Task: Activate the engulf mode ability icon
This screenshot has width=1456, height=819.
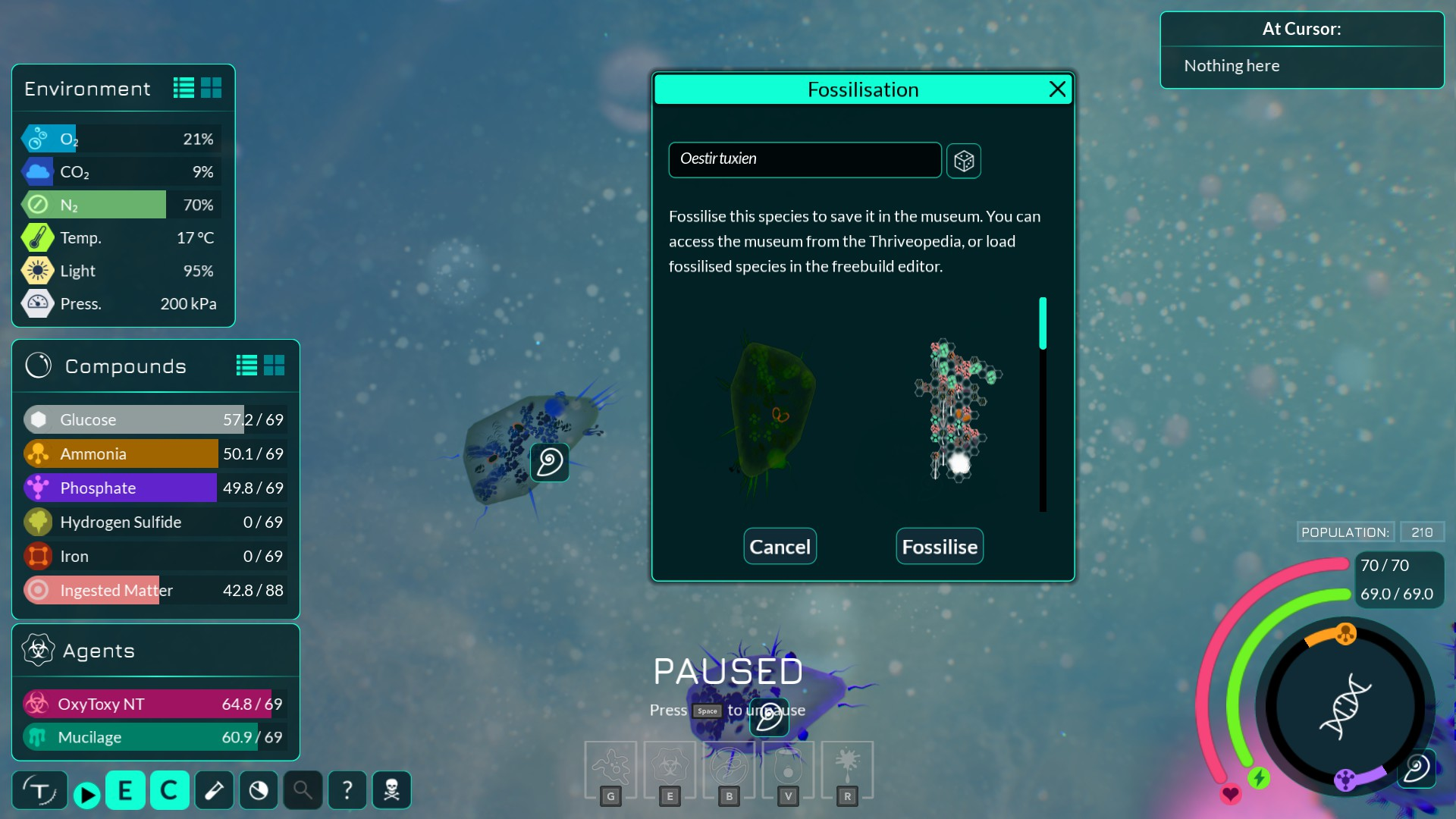Action: (610, 768)
